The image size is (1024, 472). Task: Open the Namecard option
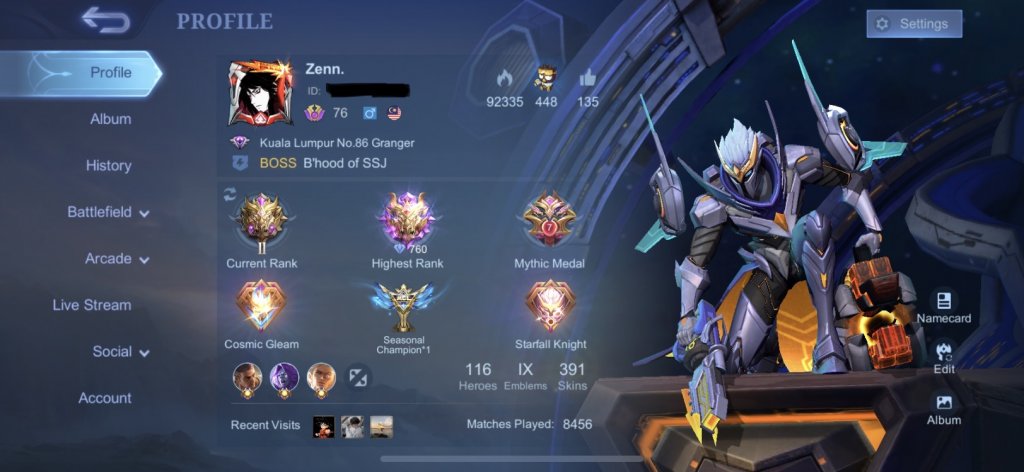(944, 306)
